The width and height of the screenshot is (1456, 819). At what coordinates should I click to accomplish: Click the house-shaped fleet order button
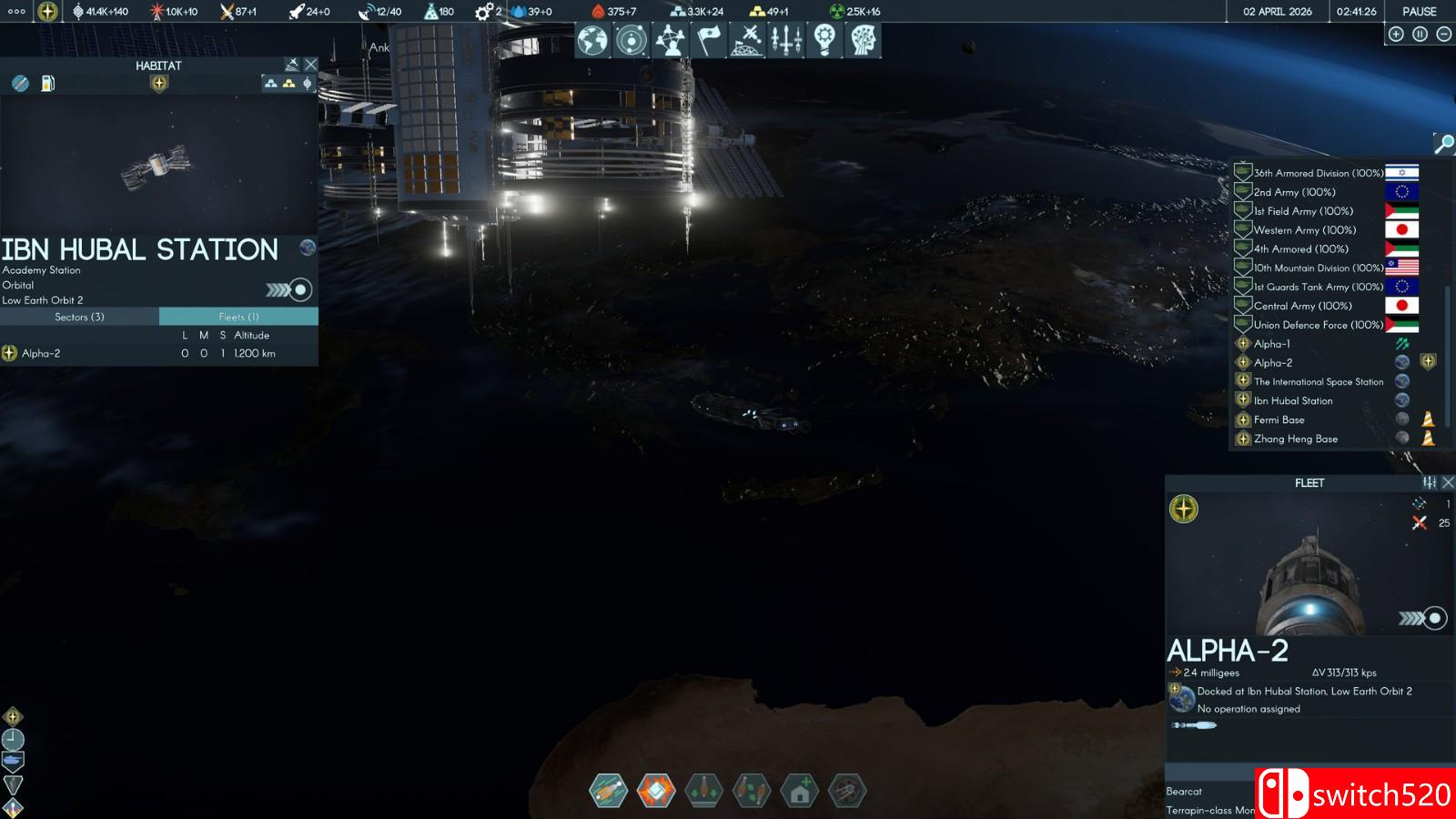800,792
